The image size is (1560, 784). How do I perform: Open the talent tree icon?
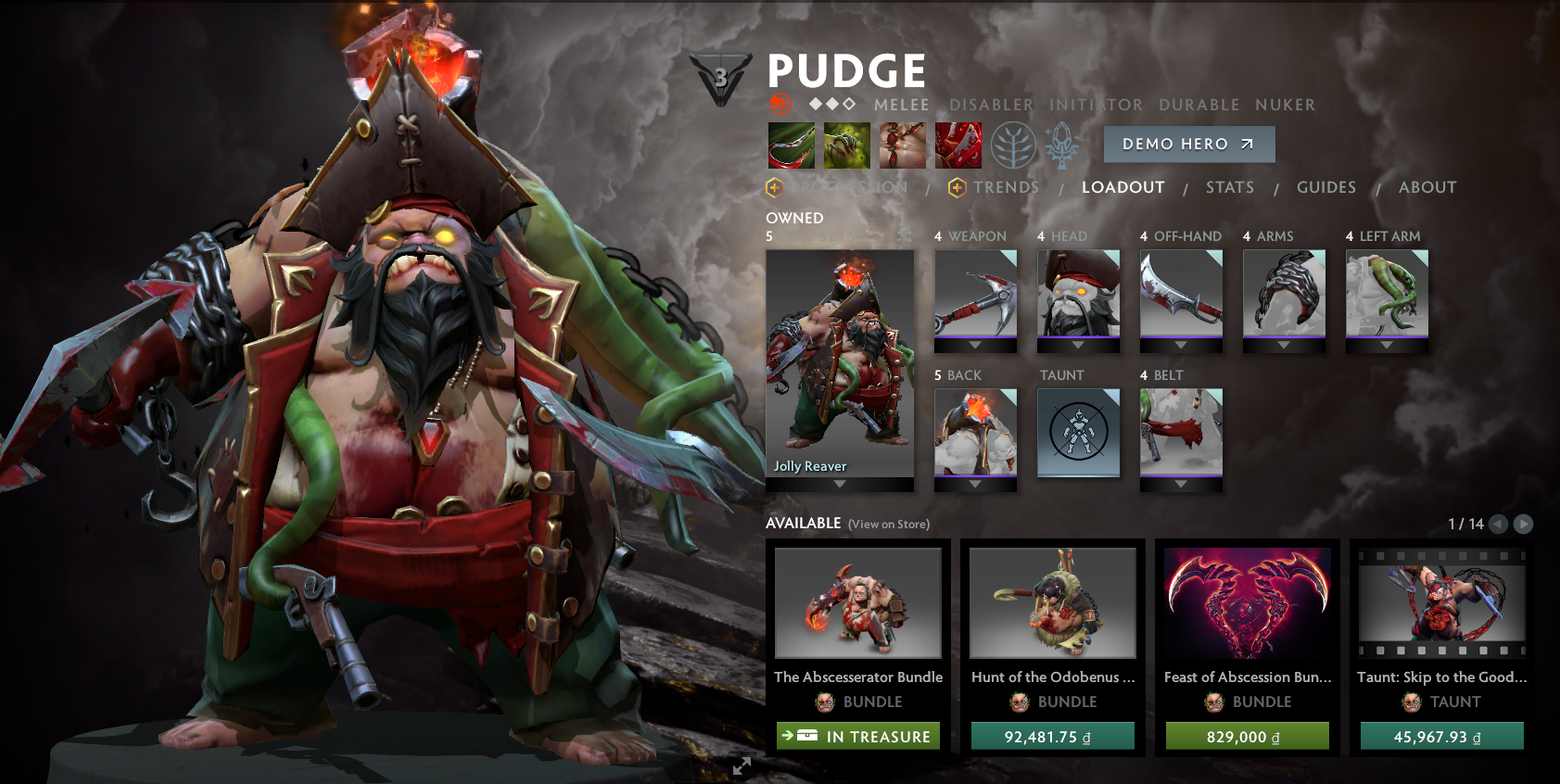[1015, 145]
